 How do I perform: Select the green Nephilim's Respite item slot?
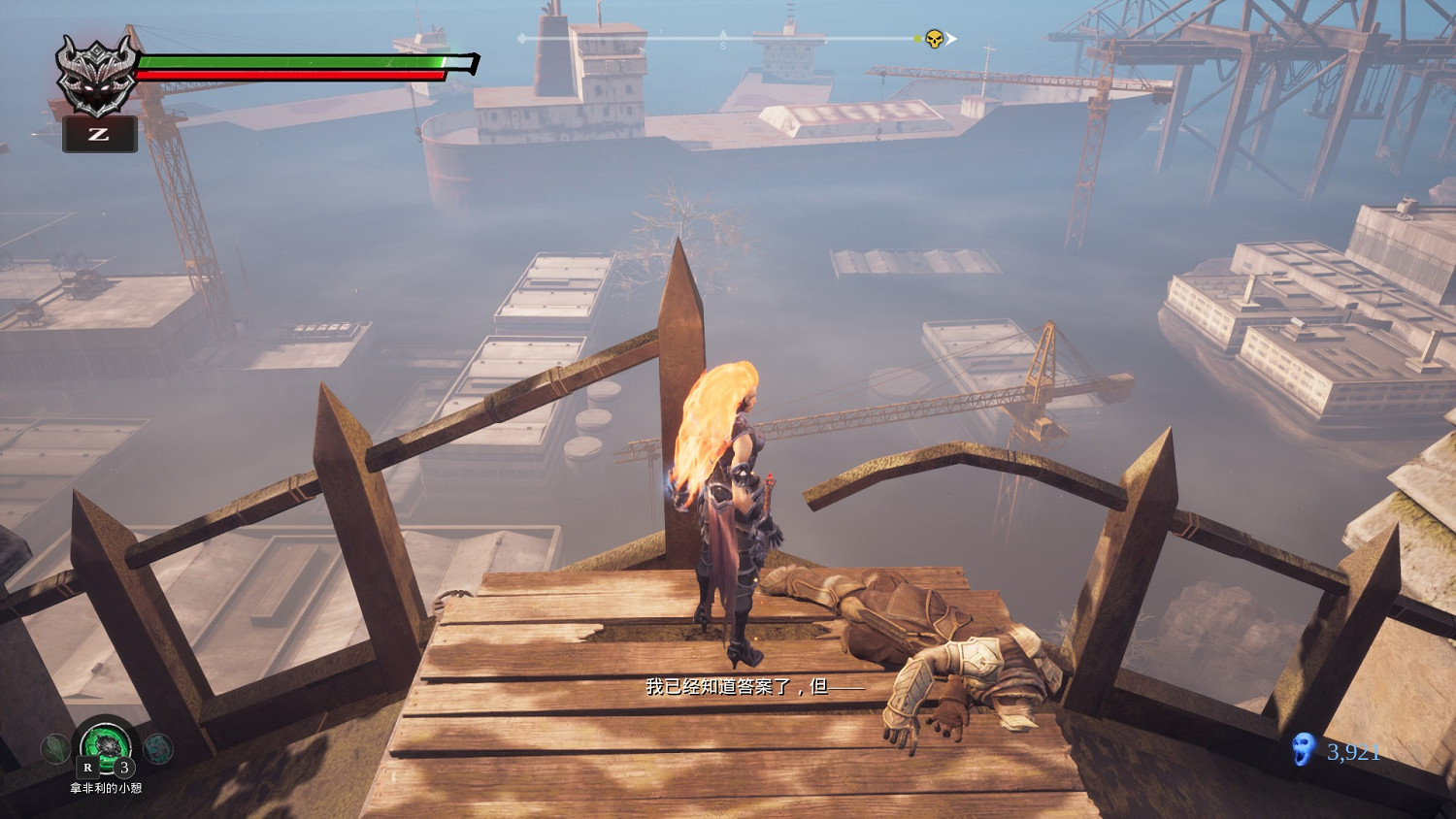point(106,745)
